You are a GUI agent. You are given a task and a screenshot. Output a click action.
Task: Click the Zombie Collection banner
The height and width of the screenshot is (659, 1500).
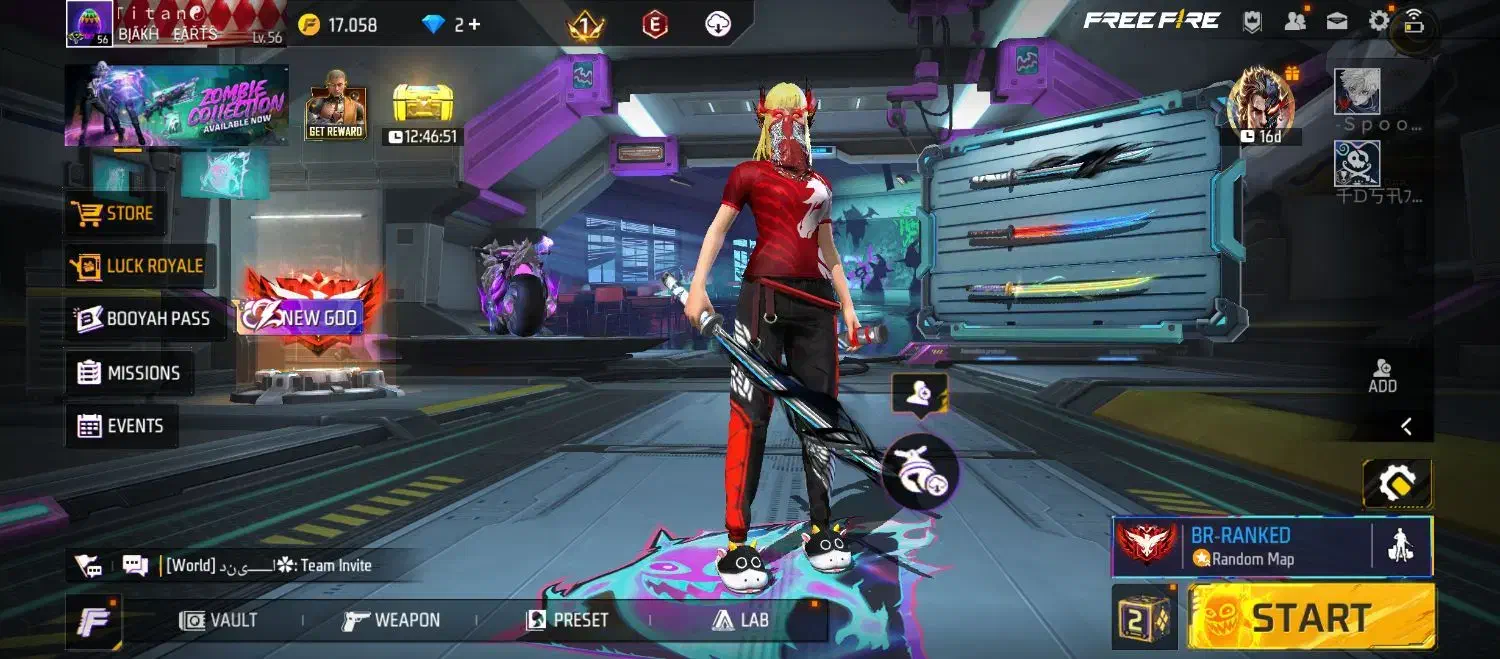pos(177,106)
